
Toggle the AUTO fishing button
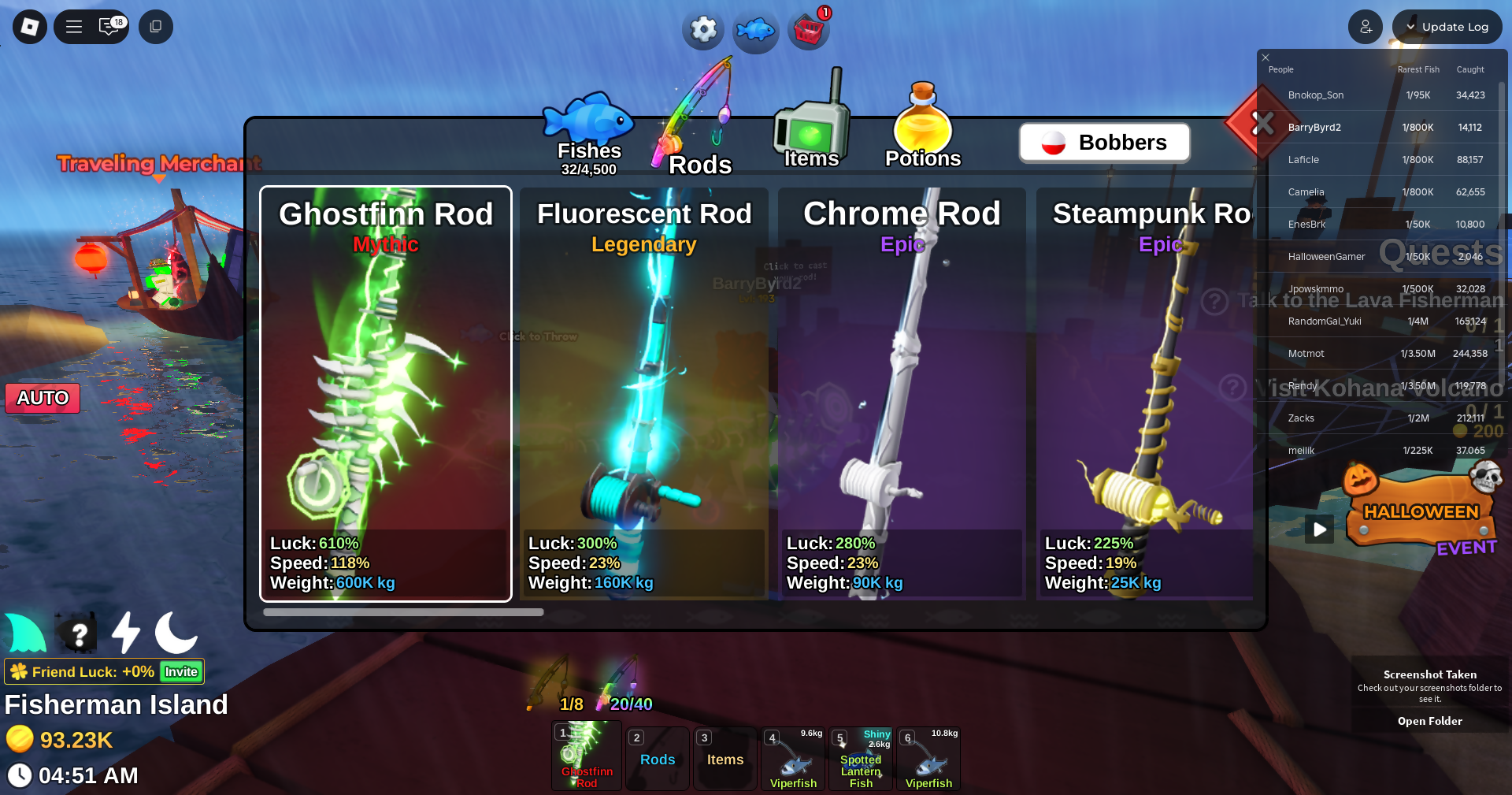tap(43, 398)
